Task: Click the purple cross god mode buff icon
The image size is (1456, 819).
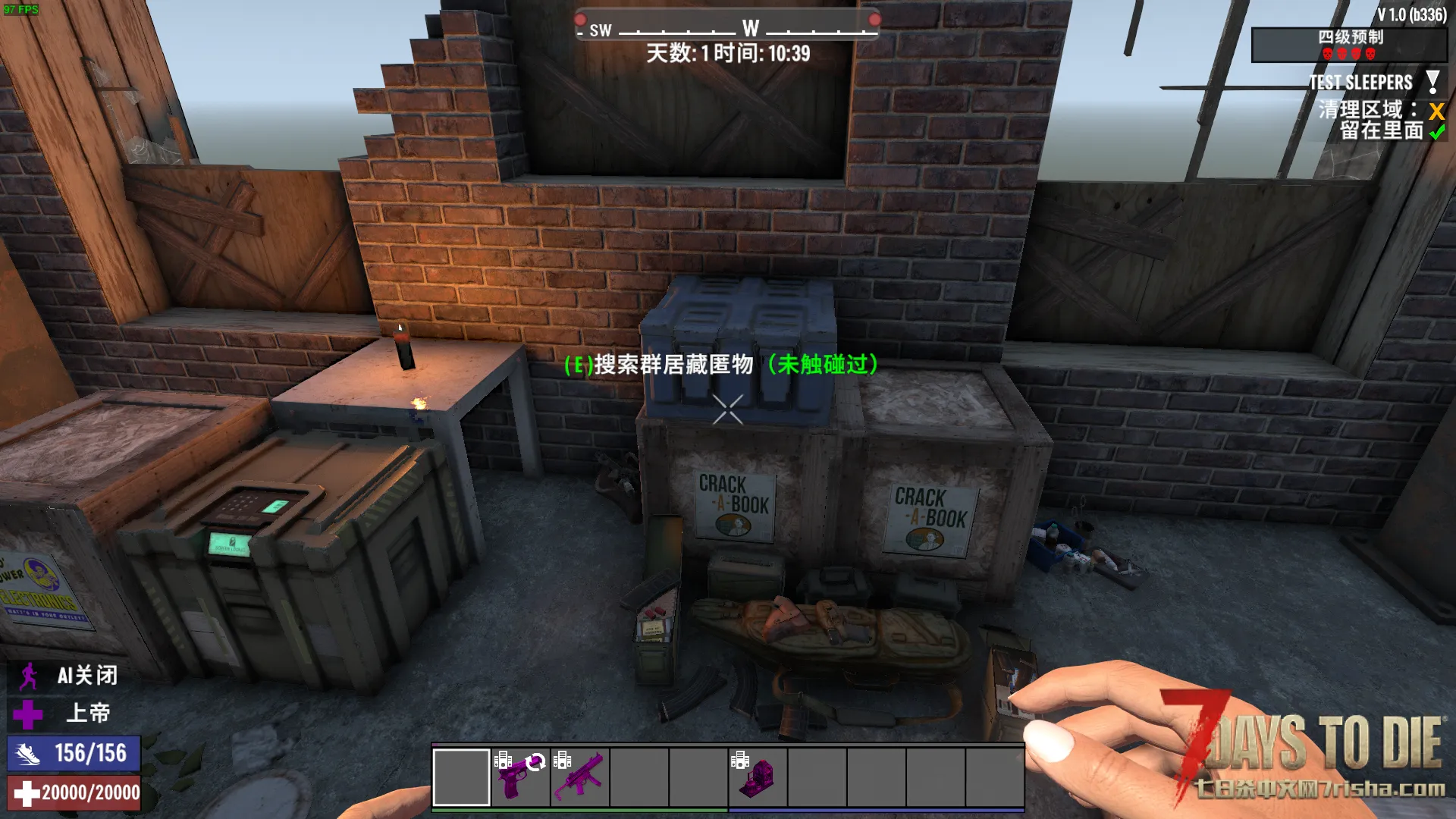Action: (29, 714)
